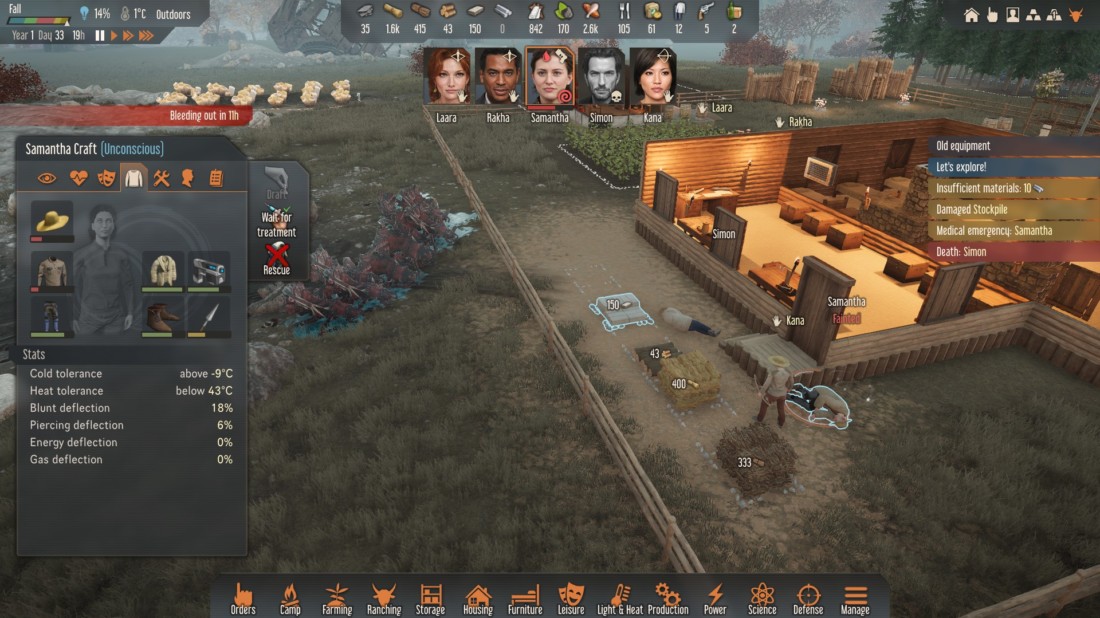Open the skills tools tab
Viewport: 1100px width, 618px height.
pos(161,178)
